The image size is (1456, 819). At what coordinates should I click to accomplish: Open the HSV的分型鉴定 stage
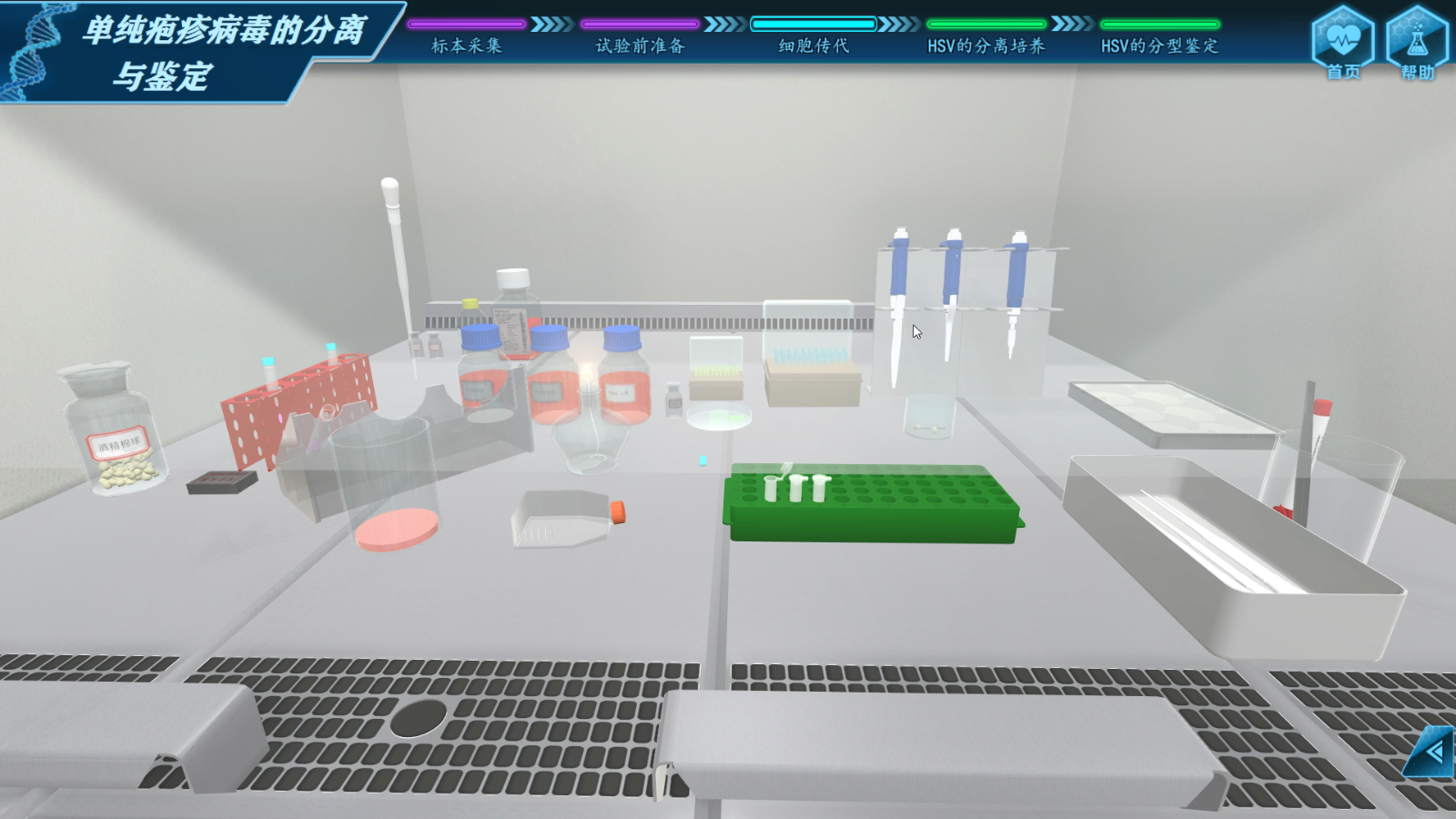(x=1159, y=44)
